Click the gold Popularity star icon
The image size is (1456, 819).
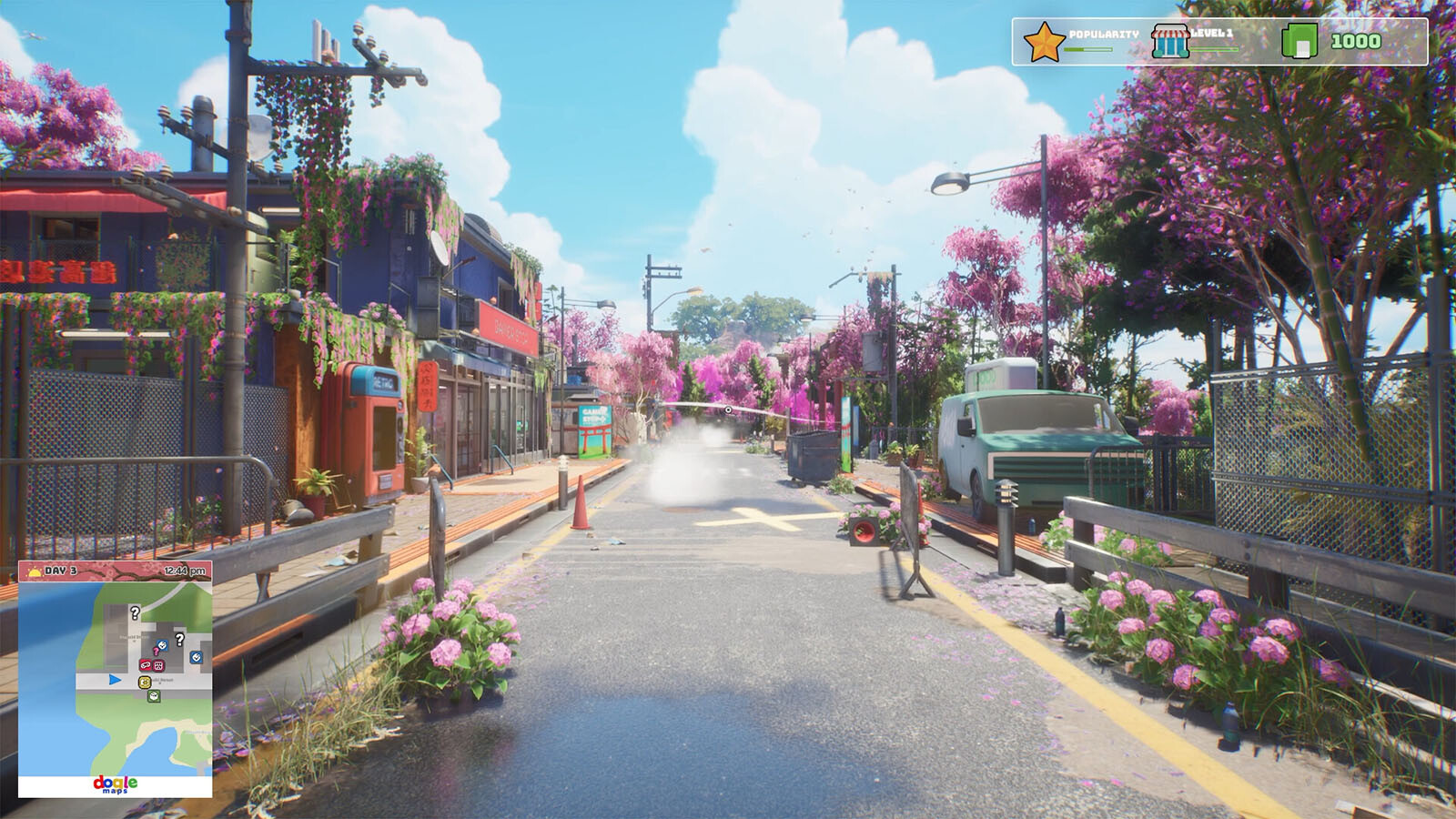click(1044, 43)
